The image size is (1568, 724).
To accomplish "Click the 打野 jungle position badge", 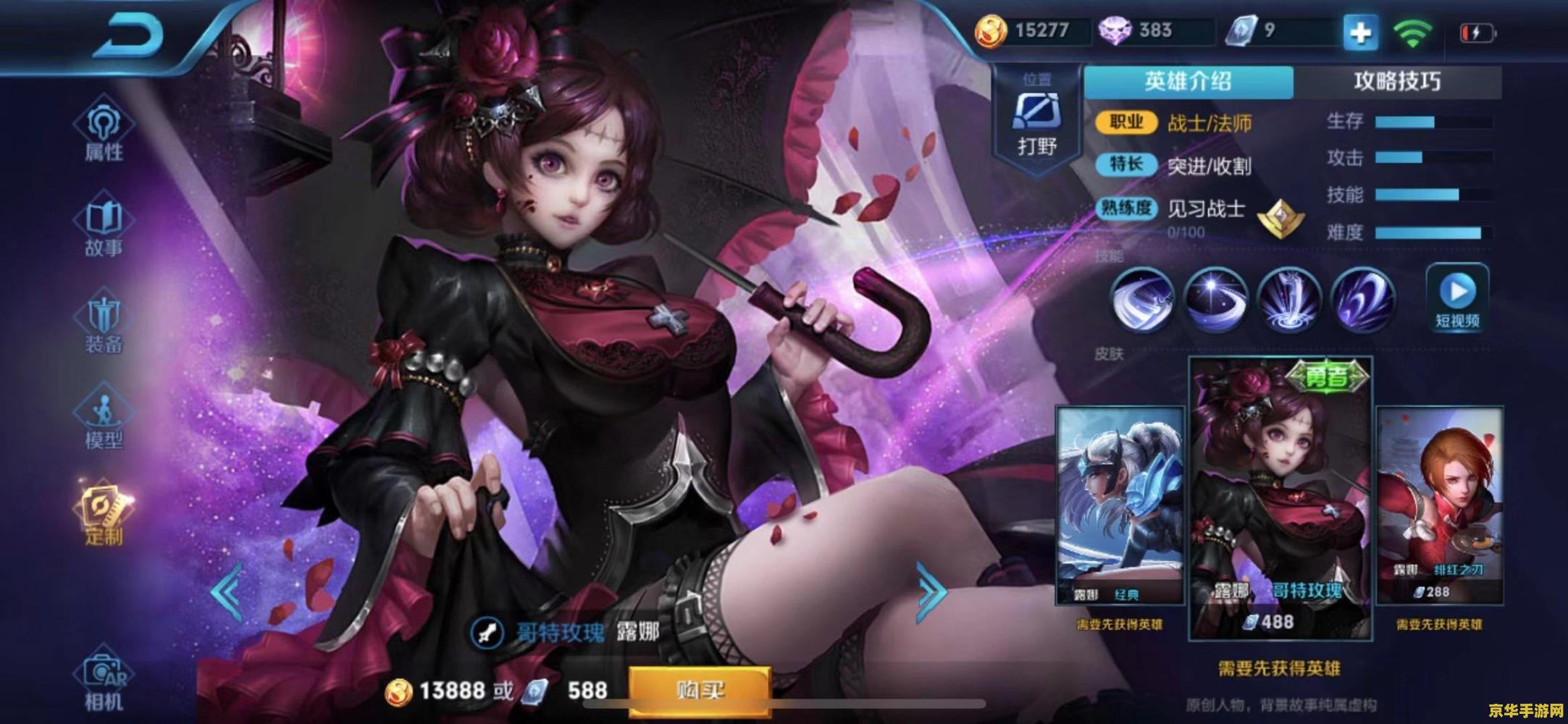I will [1039, 114].
